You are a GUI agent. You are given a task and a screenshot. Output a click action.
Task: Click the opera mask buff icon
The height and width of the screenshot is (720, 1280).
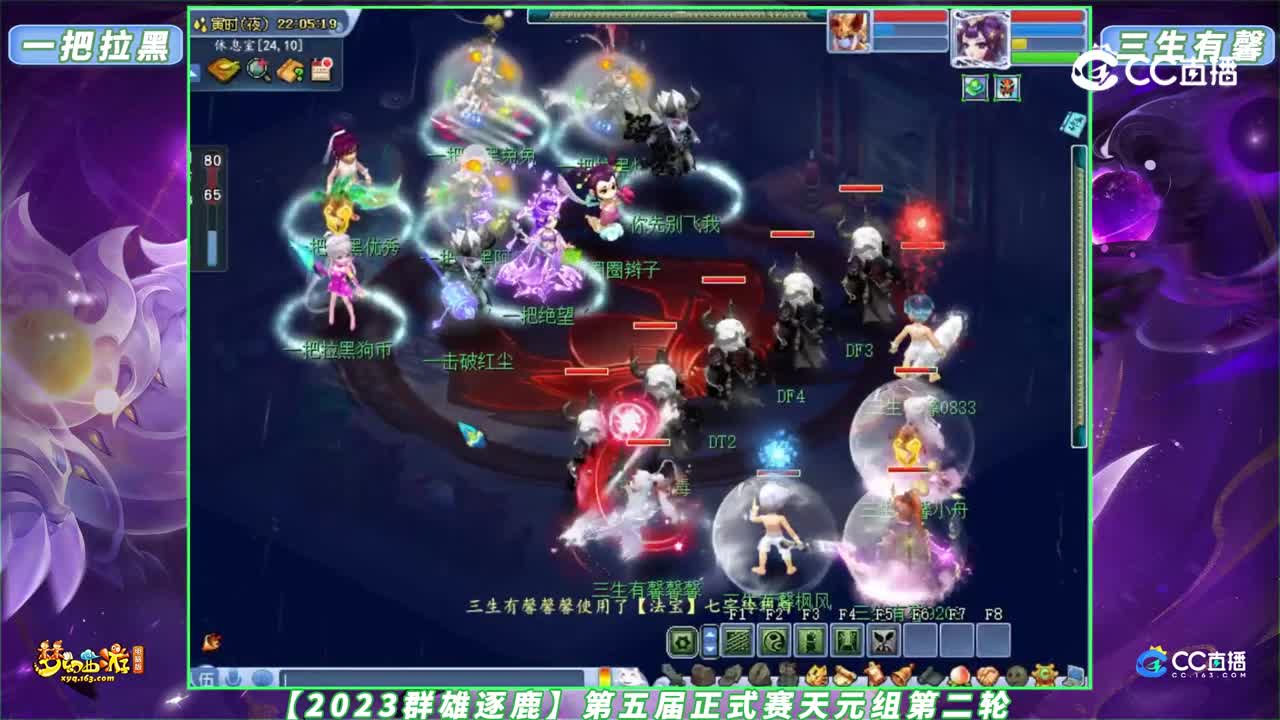[x=1006, y=88]
